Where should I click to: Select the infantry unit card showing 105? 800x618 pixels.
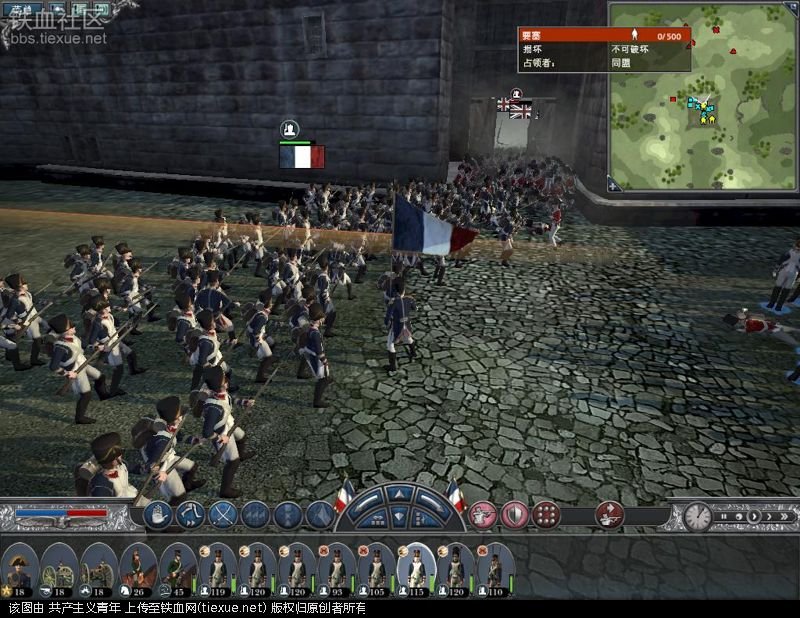pos(377,568)
